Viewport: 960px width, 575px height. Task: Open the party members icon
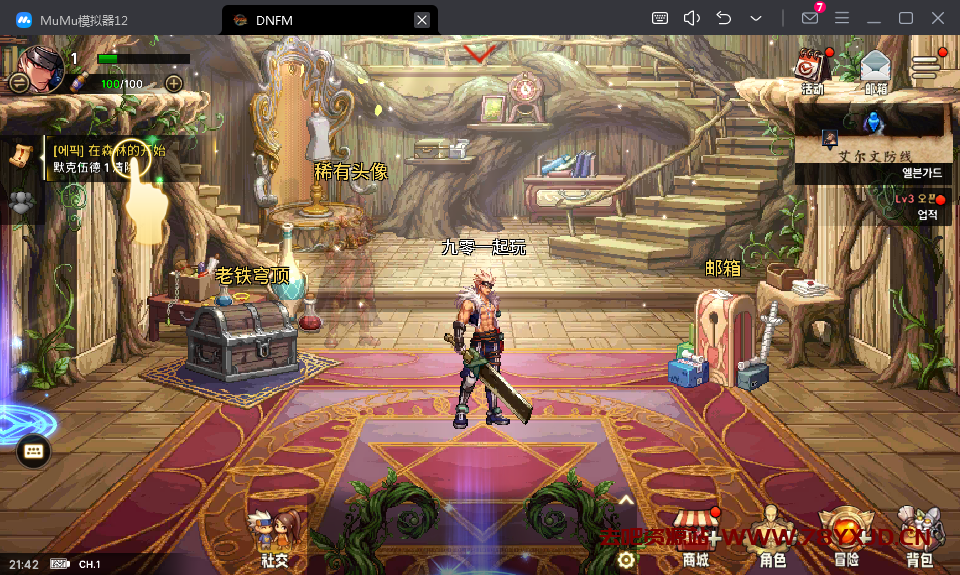[x=19, y=203]
